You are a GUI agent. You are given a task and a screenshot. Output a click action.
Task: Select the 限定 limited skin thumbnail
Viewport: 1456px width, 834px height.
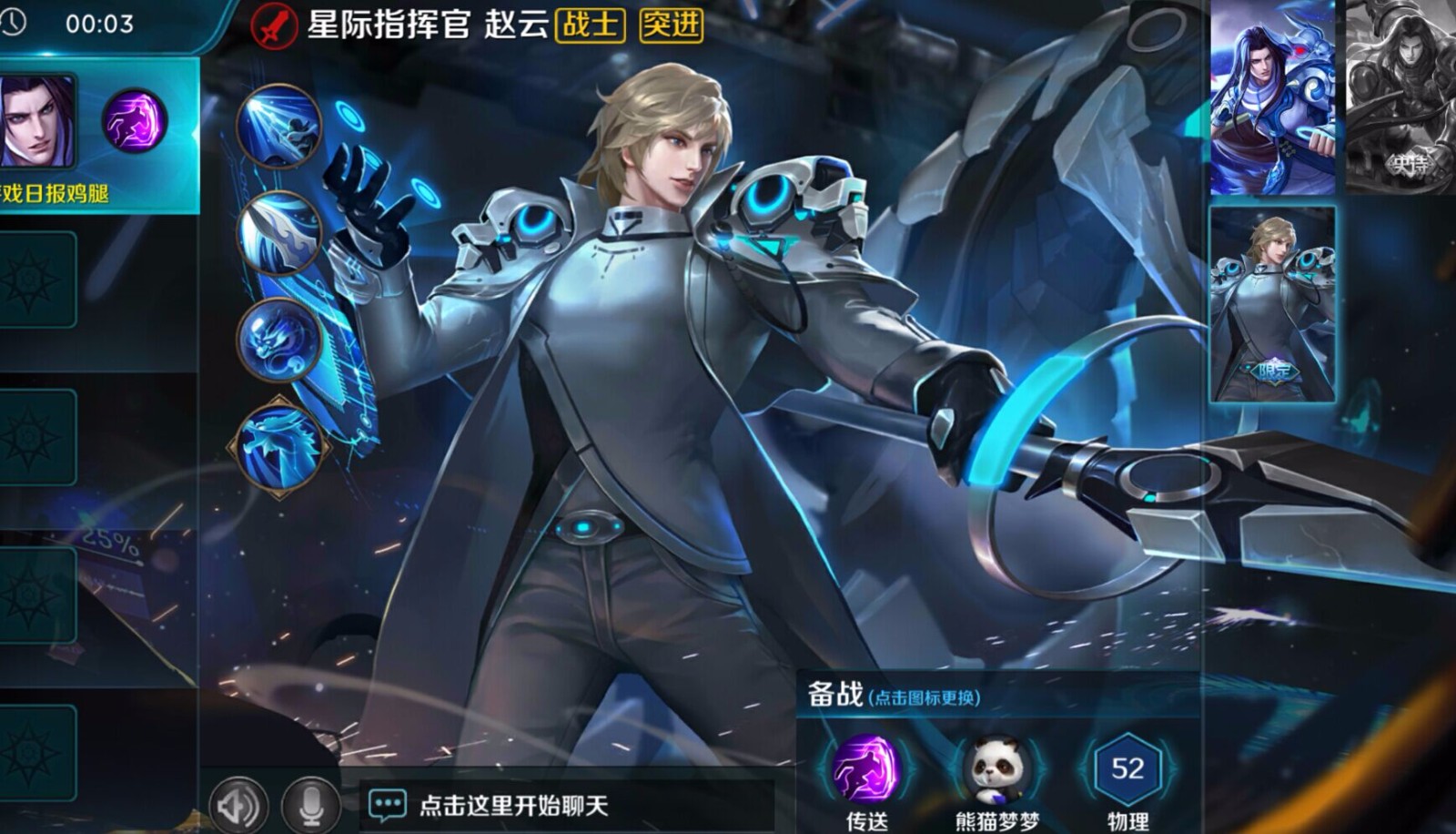[1273, 310]
